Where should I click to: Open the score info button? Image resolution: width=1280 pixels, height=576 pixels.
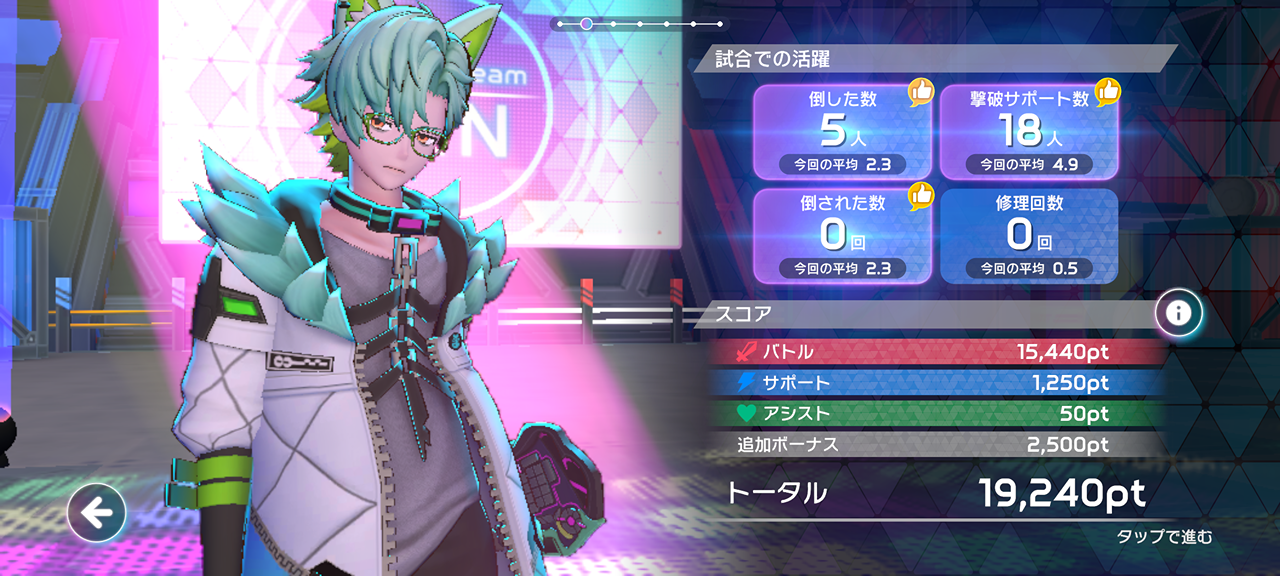coord(1179,313)
